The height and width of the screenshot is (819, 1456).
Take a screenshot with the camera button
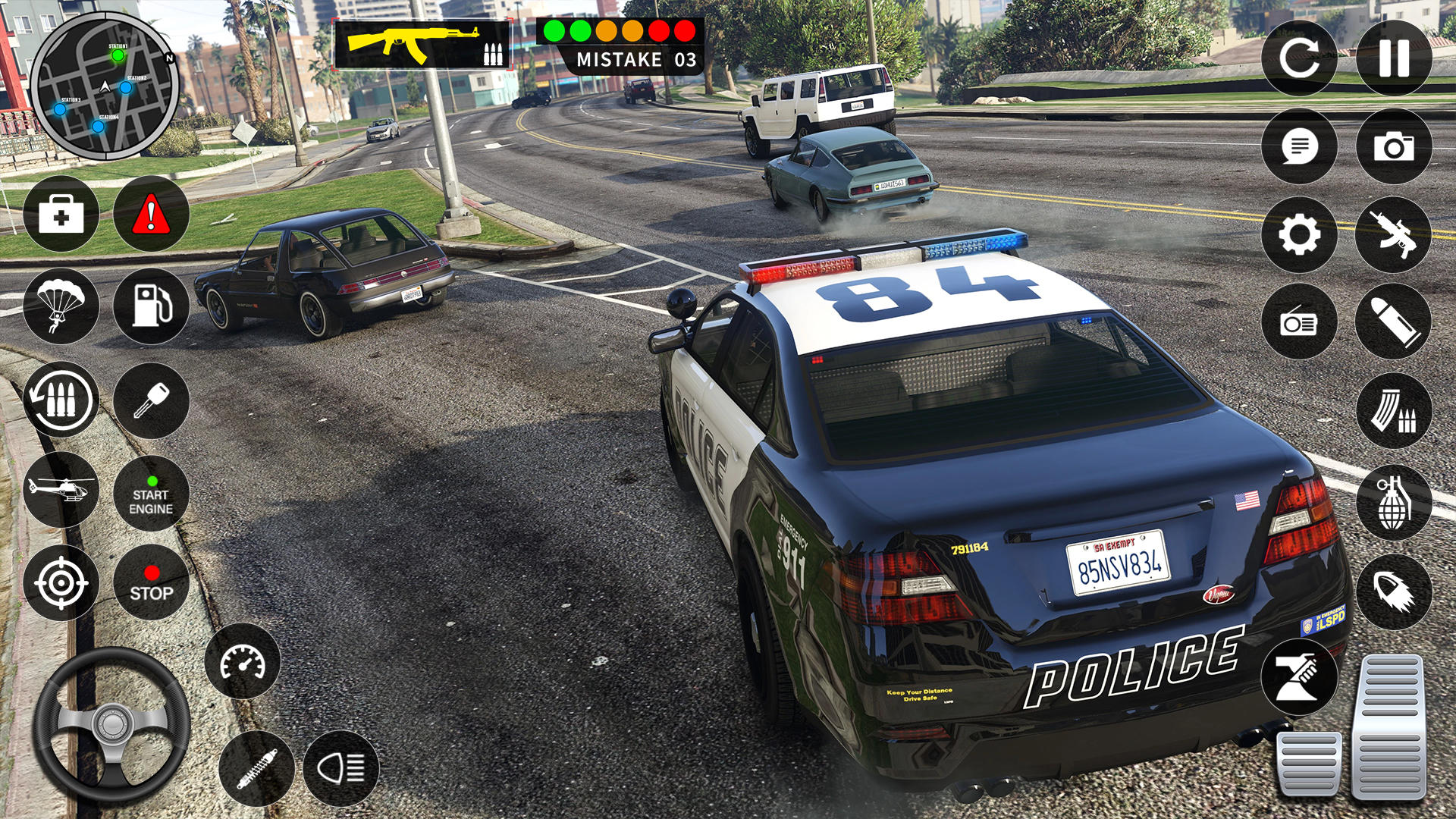coord(1394,146)
